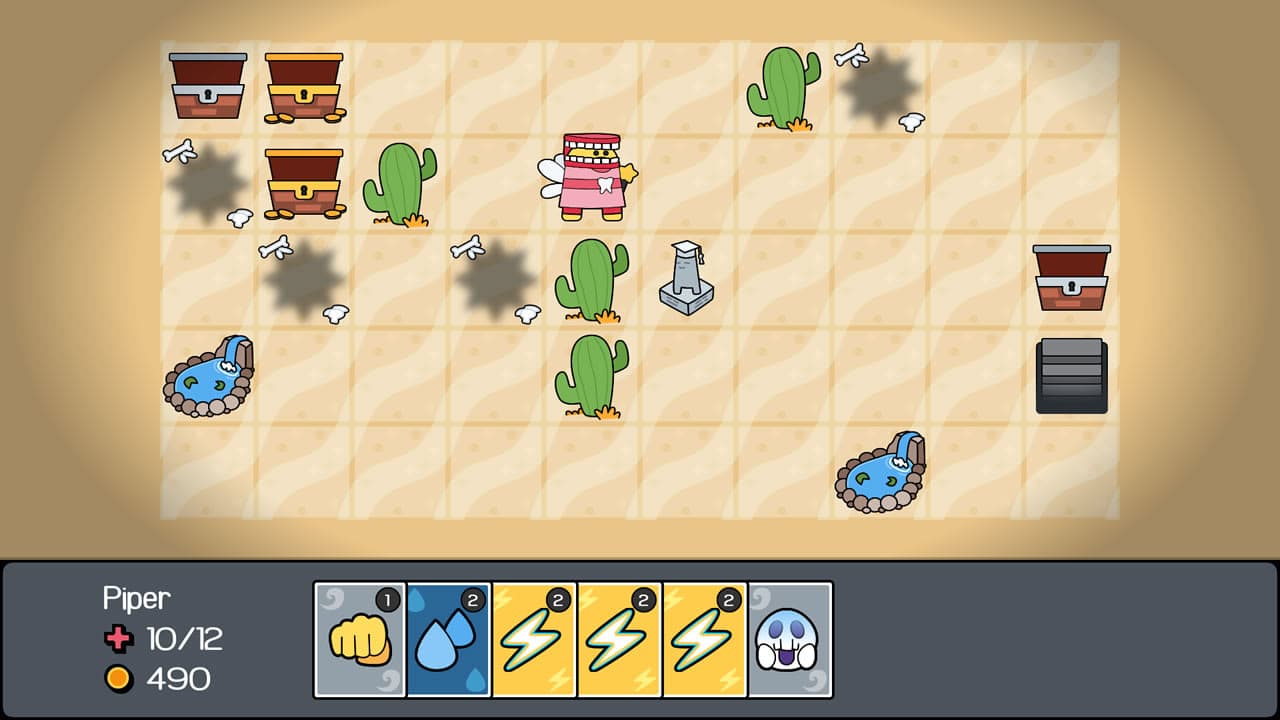Open the golden chest in second row
The image size is (1280, 720).
pos(304,182)
